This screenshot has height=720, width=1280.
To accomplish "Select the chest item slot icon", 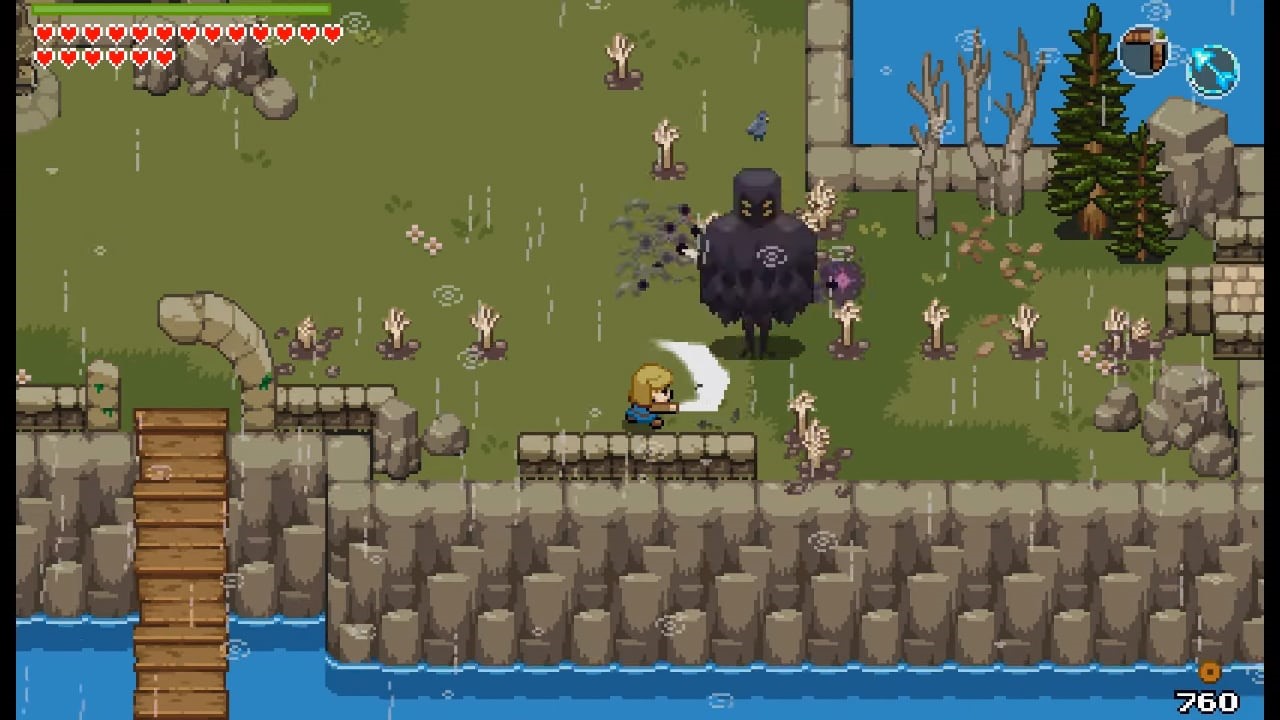I will coord(1143,50).
